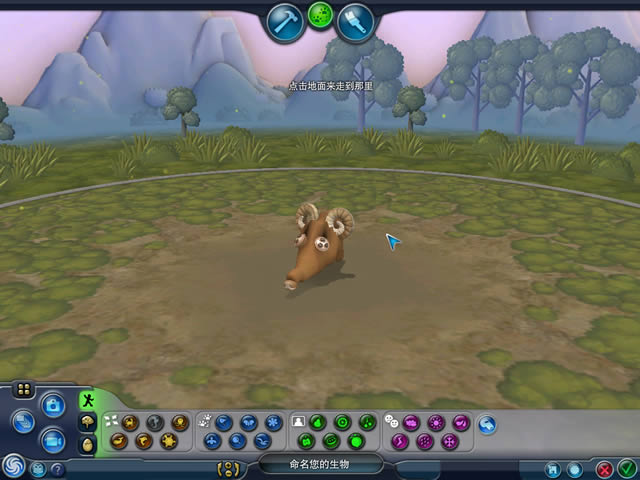
Task: Click the creature name field
Action: click(x=320, y=464)
